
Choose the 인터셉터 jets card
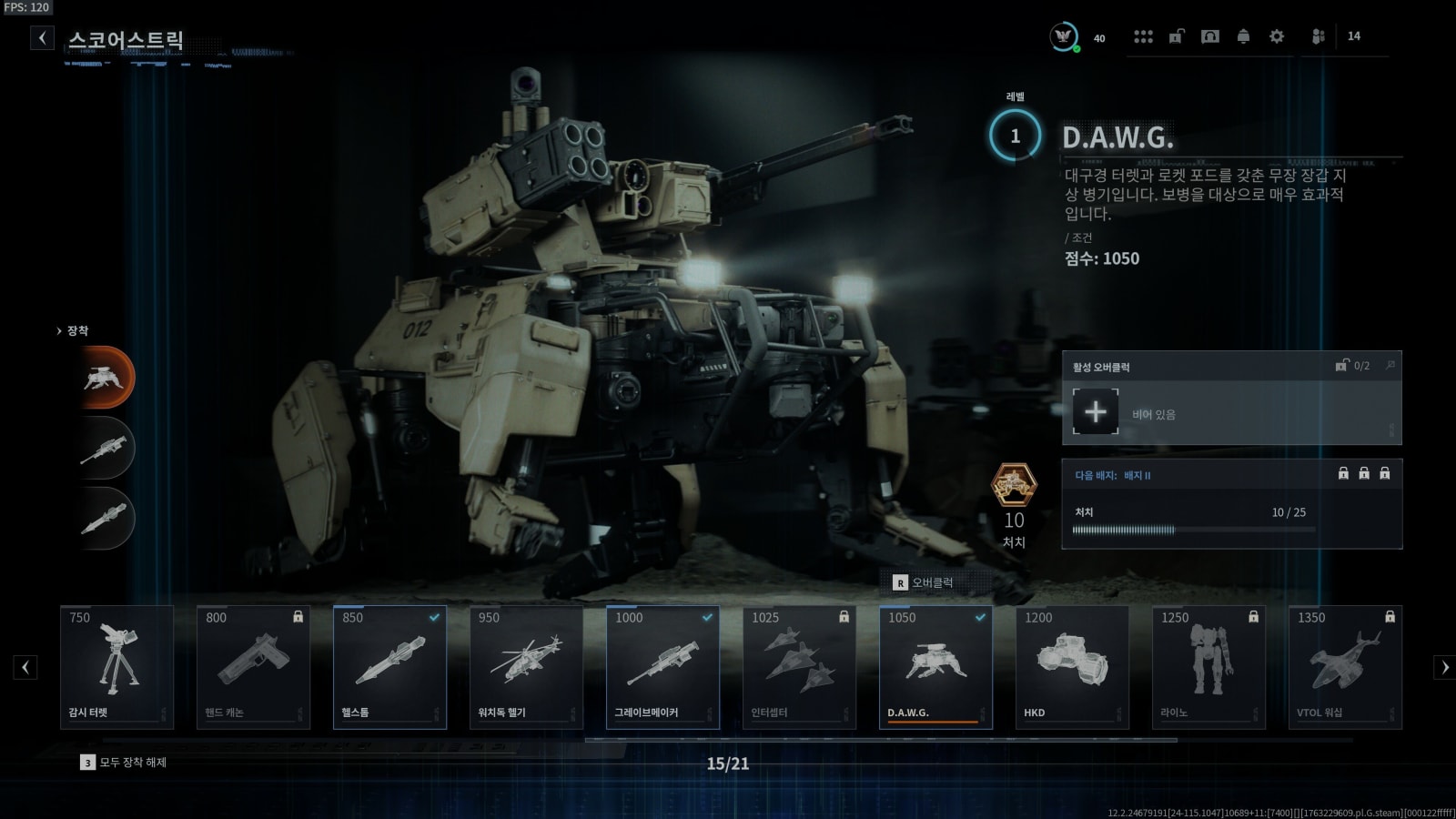(799, 667)
